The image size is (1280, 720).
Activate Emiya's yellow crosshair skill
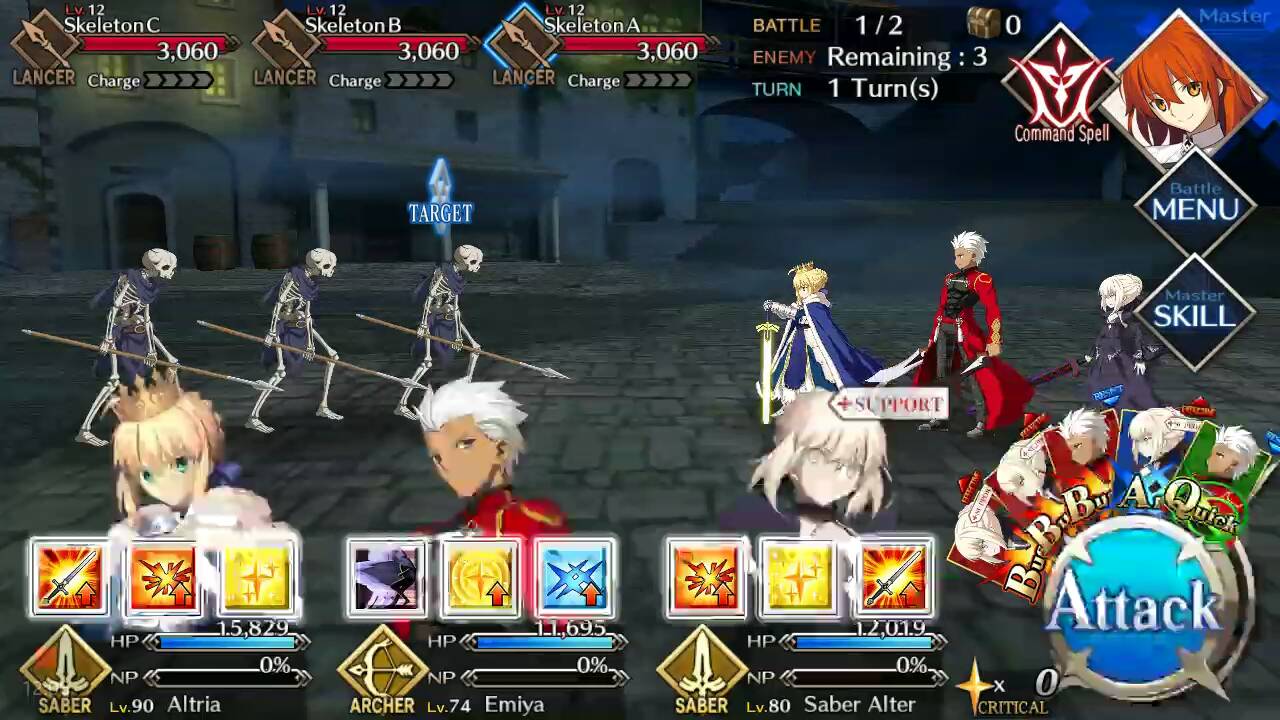481,578
